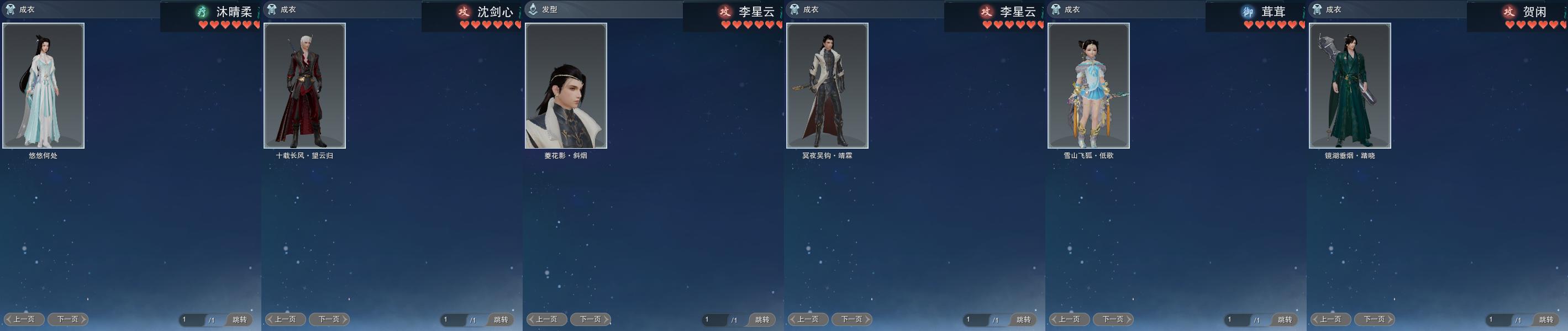Viewport: 1568px width, 331px height.
Task: Open the 镜湖垂烟·踏晓 outfit thumbnail
Action: 1349,86
